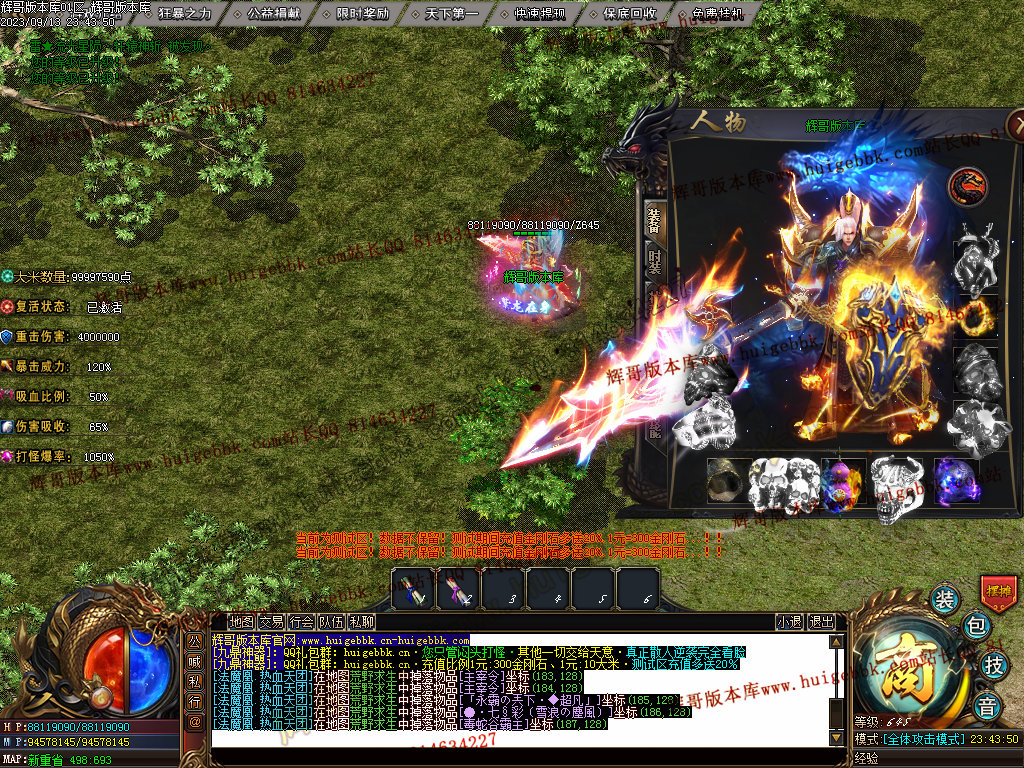This screenshot has height=768, width=1024.
Task: Switch to the 行会 guild chat tab
Action: [x=301, y=622]
